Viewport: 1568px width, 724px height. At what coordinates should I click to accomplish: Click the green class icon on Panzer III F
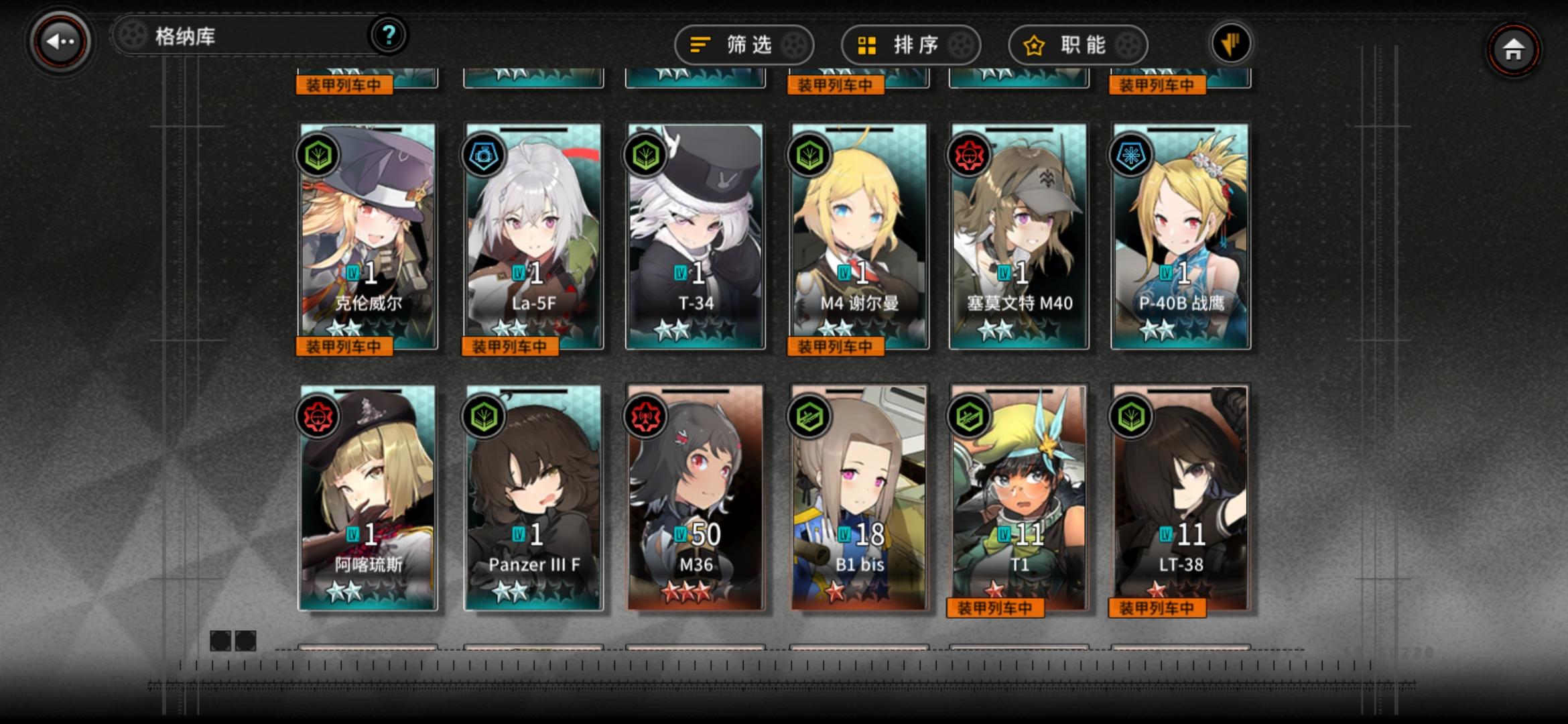click(482, 416)
